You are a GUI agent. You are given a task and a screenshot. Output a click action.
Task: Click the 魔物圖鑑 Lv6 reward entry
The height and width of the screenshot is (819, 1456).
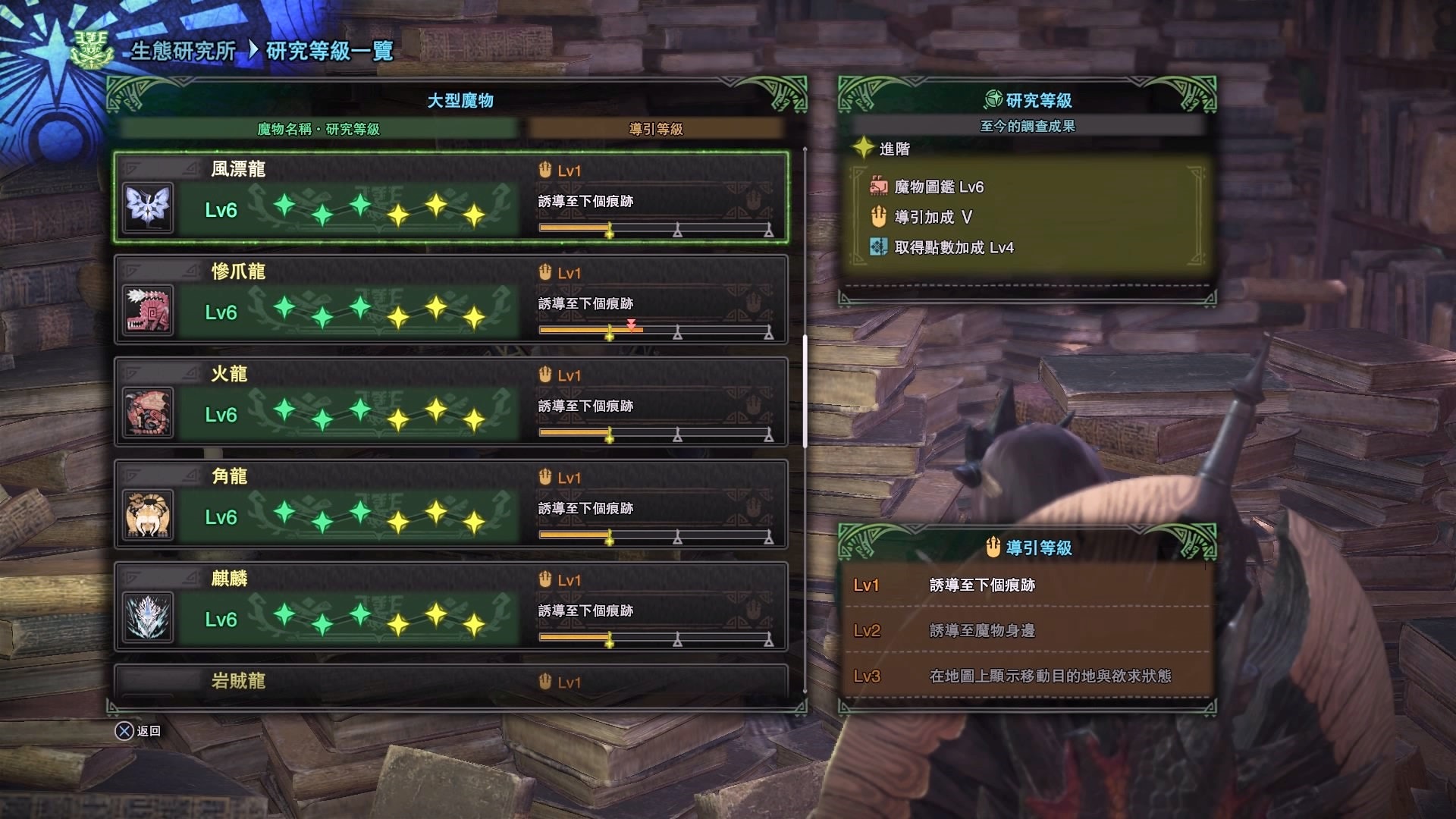point(938,187)
